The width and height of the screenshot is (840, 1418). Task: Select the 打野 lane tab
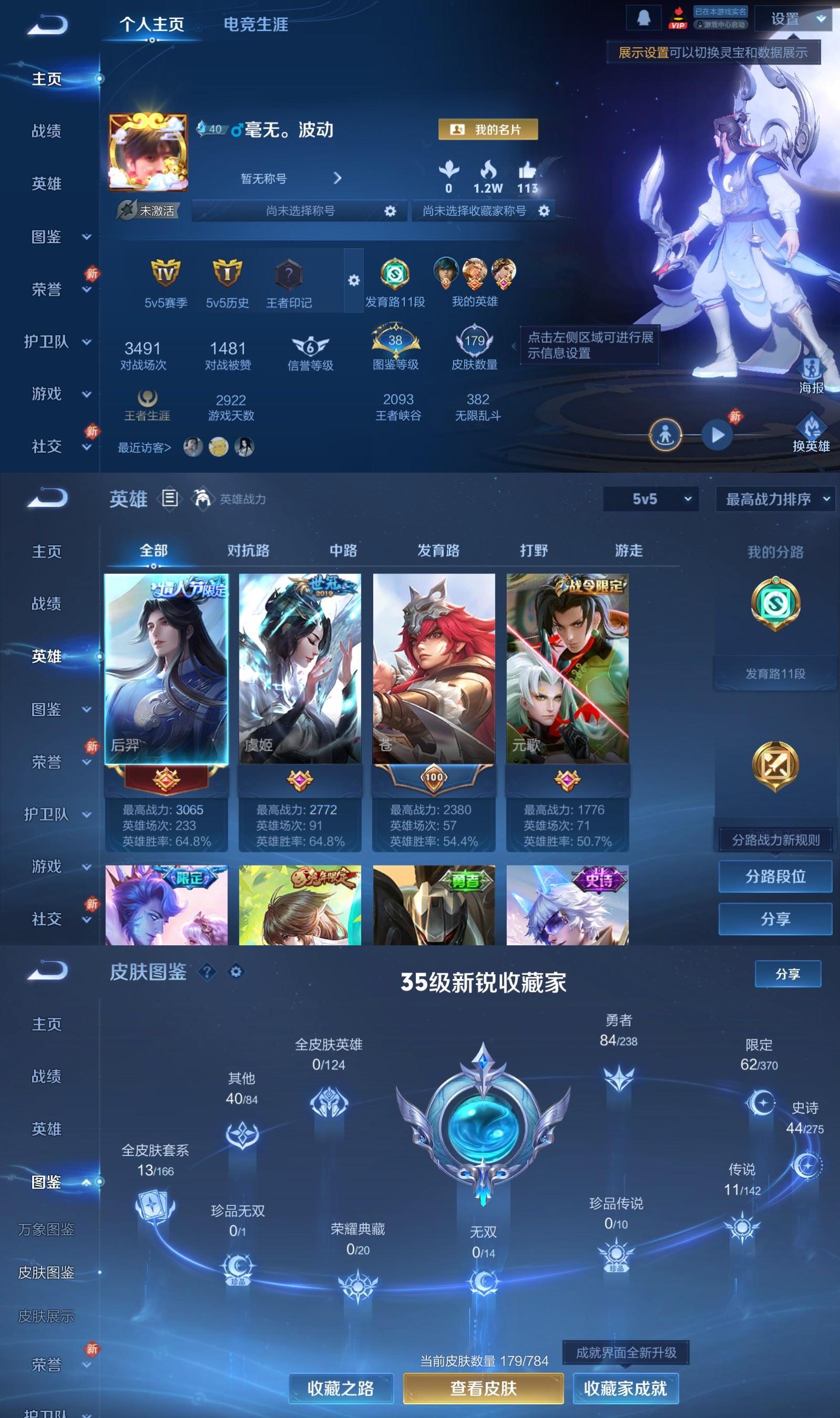pyautogui.click(x=534, y=550)
